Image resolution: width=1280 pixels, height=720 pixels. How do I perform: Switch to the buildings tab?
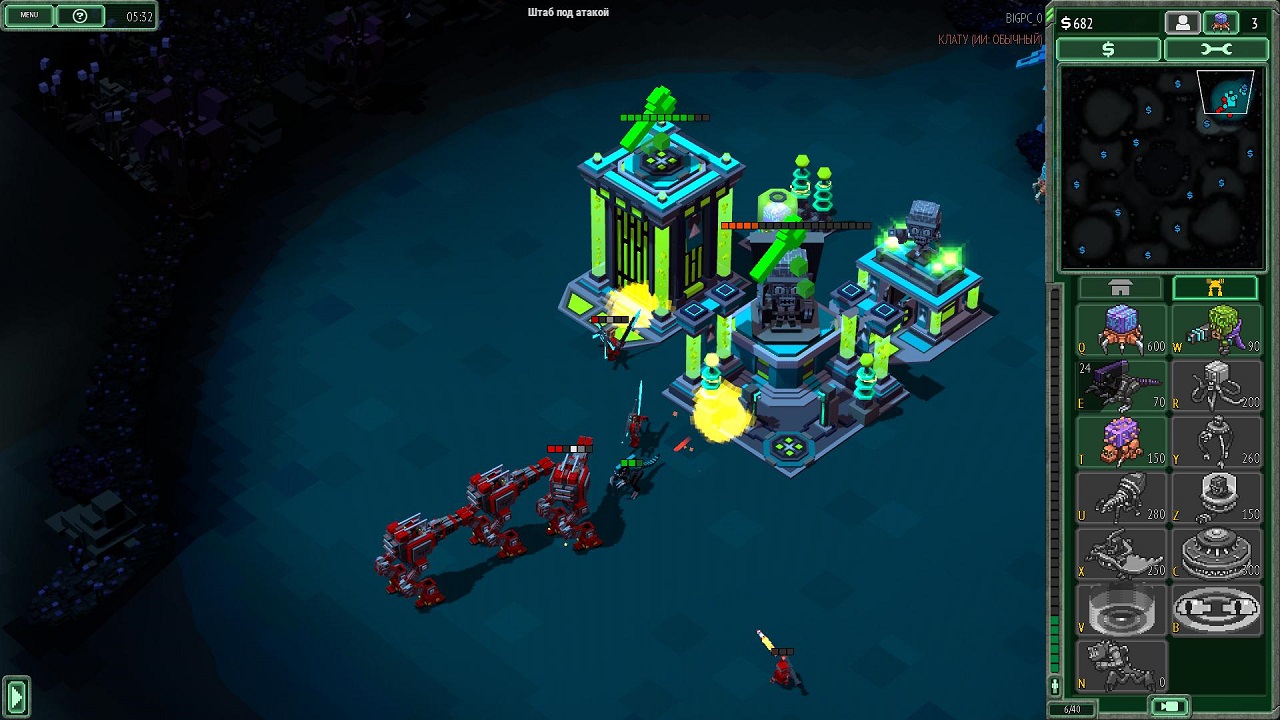pyautogui.click(x=1120, y=288)
